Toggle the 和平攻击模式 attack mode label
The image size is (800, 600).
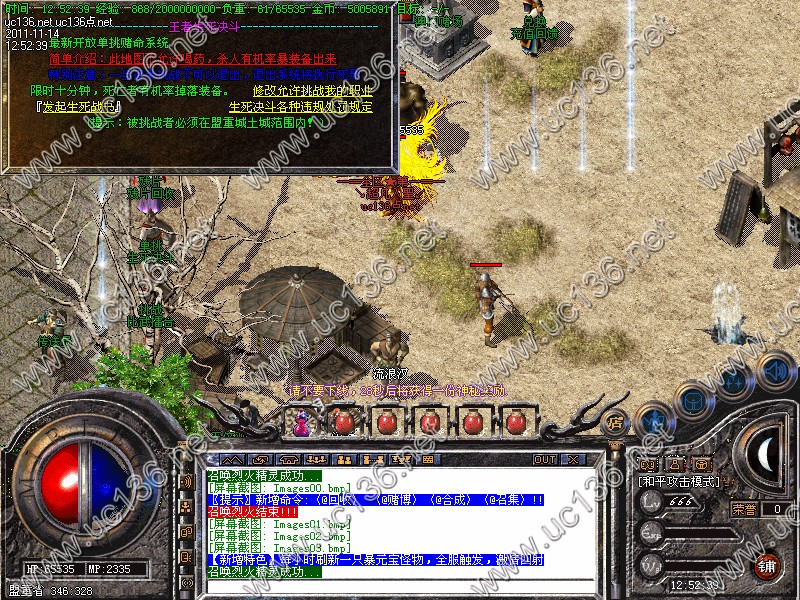(x=680, y=481)
